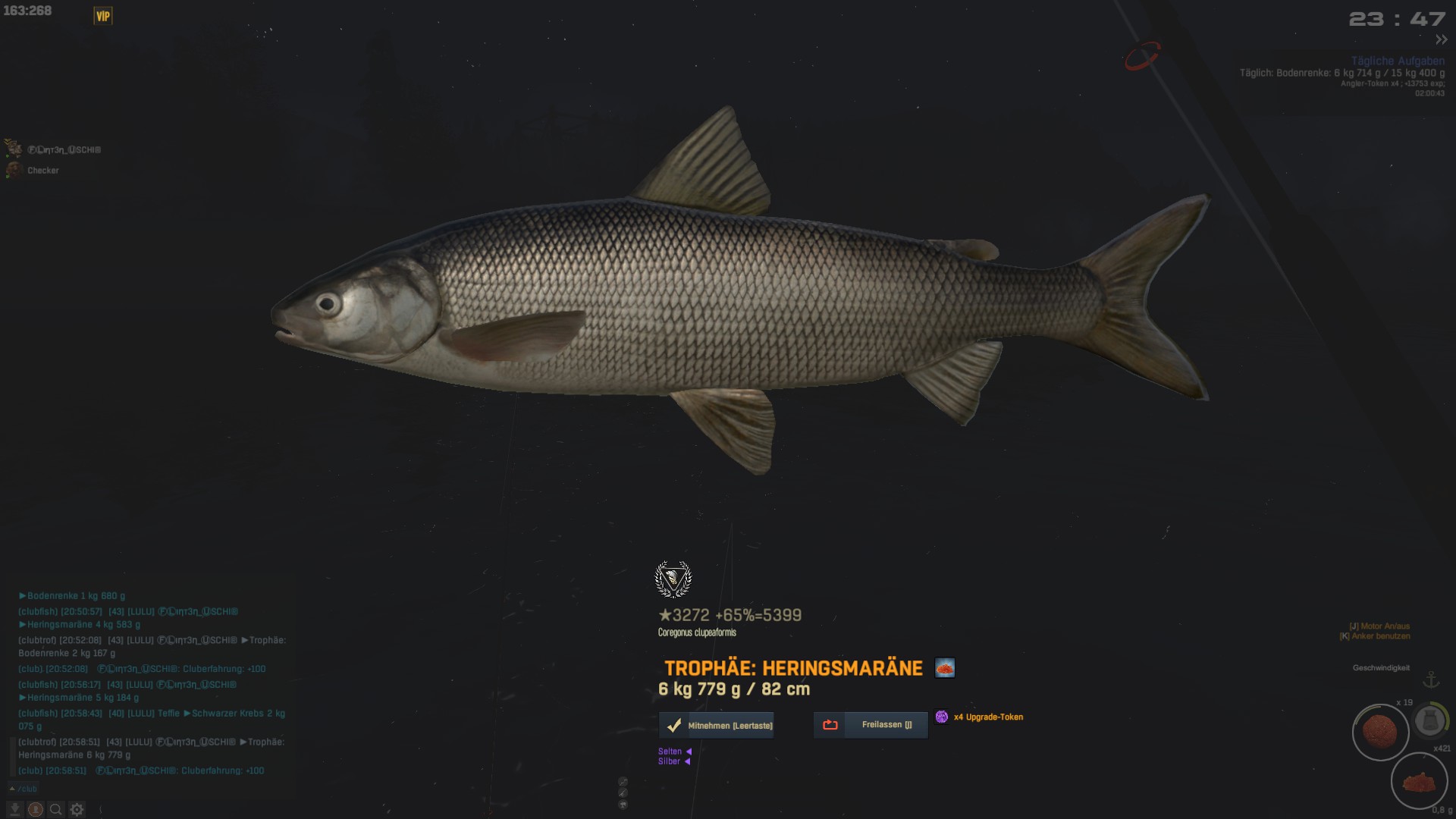Select the red caviar bait slot
Image resolution: width=1456 pixels, height=819 pixels.
pos(1419,781)
